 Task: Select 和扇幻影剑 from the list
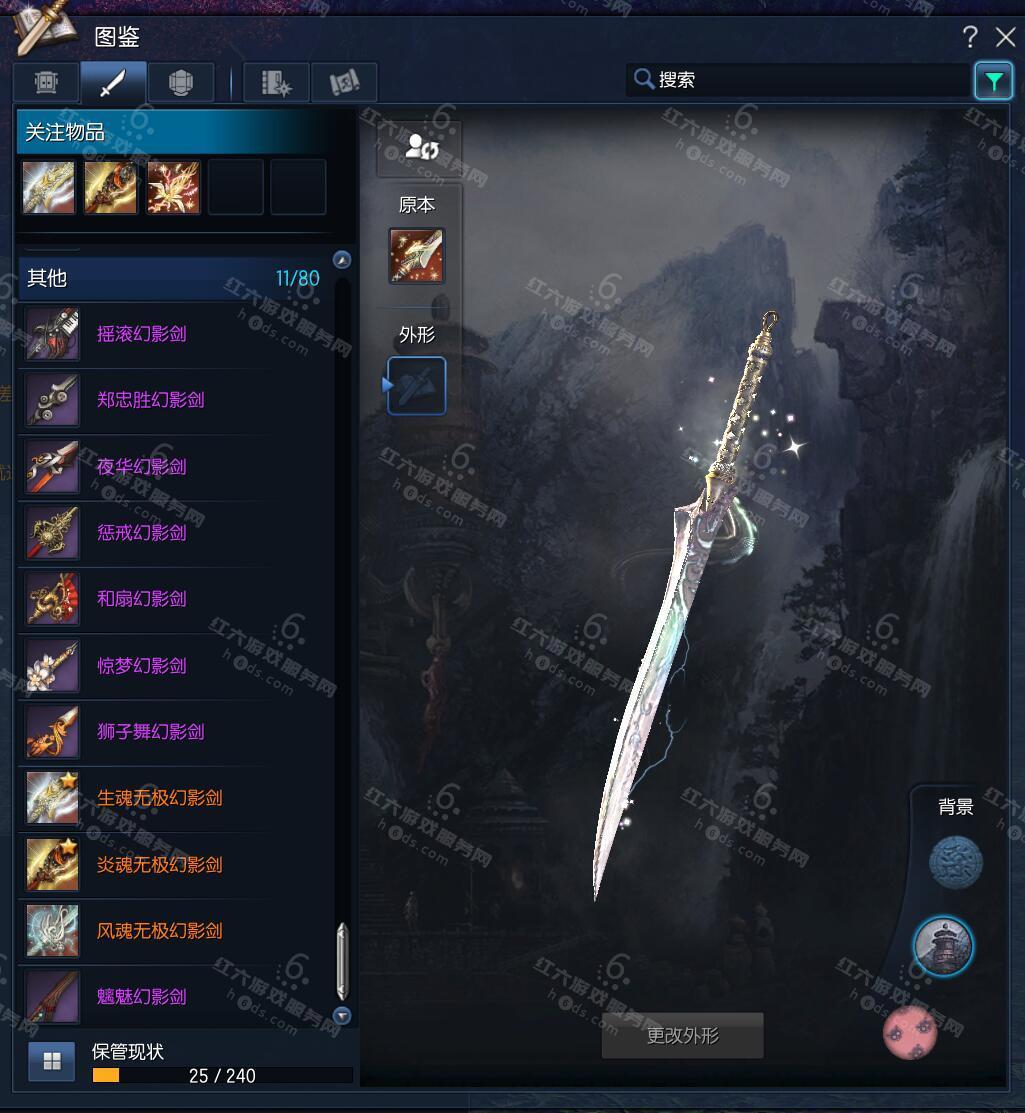(141, 599)
